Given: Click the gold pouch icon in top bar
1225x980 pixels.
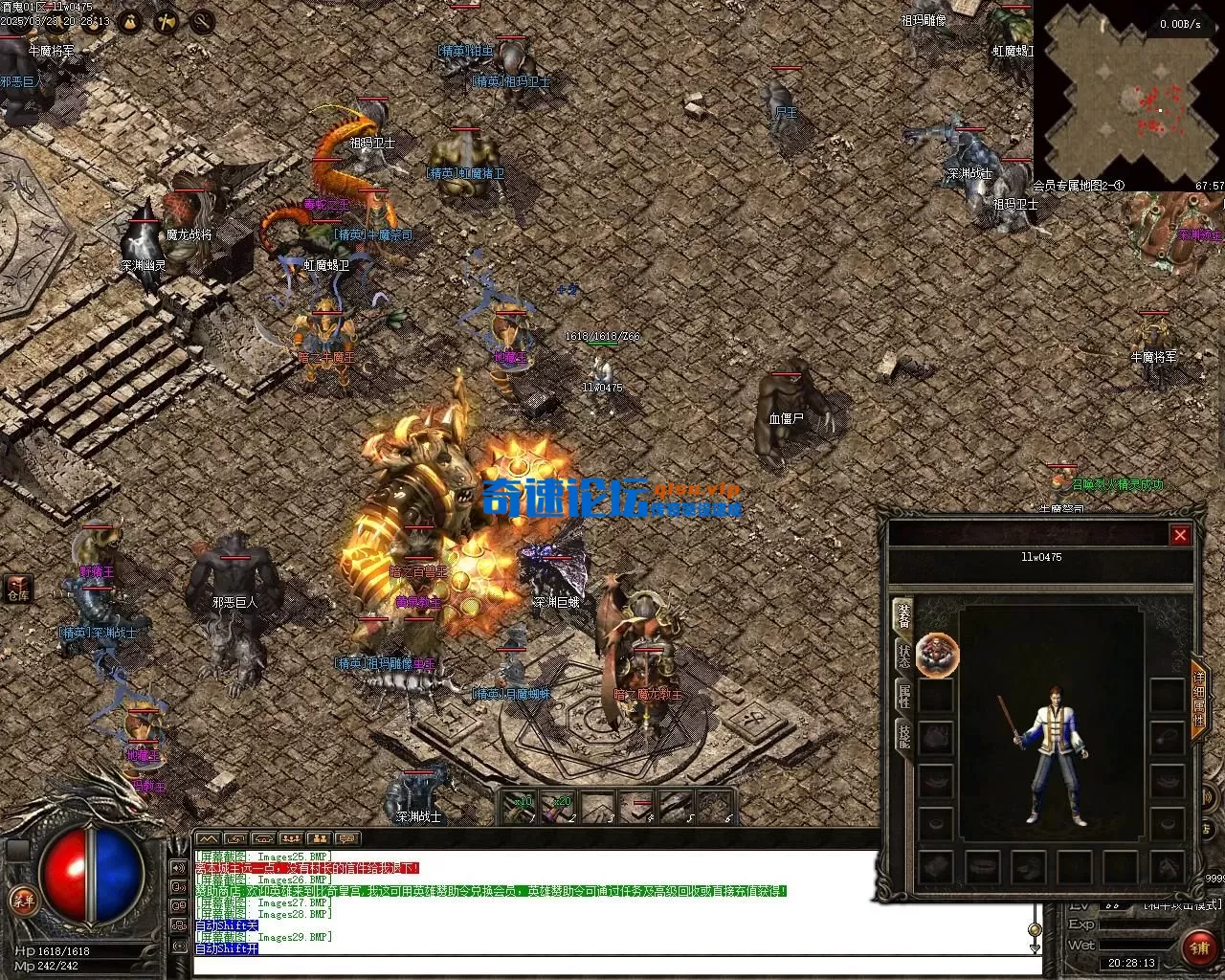Looking at the screenshot, I should pyautogui.click(x=129, y=20).
